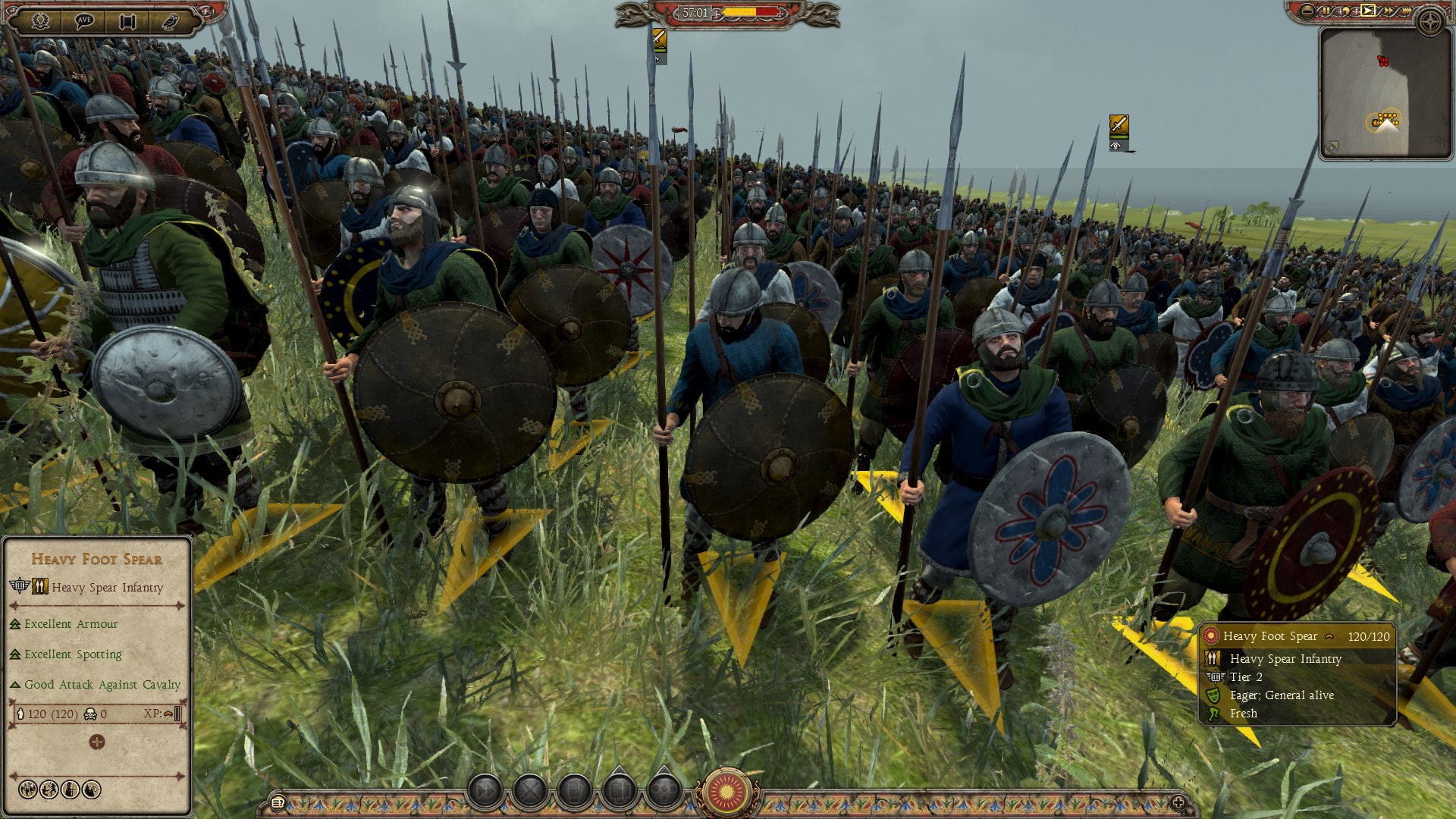This screenshot has height=819, width=1456.
Task: Set slow motion battle speed
Action: pos(1346,11)
